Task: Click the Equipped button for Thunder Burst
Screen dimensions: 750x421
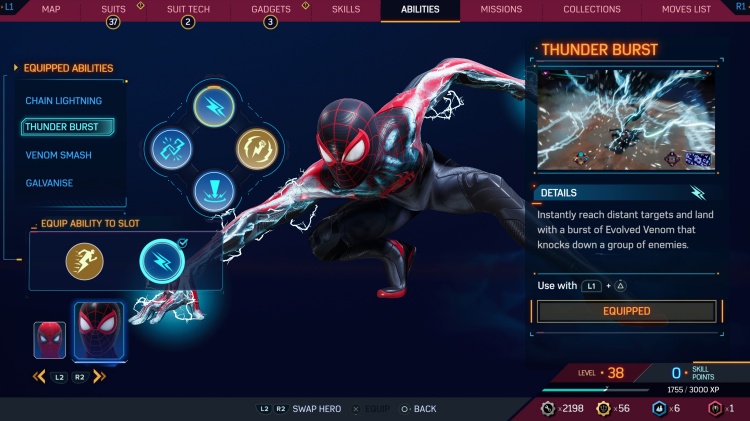Action: point(626,311)
